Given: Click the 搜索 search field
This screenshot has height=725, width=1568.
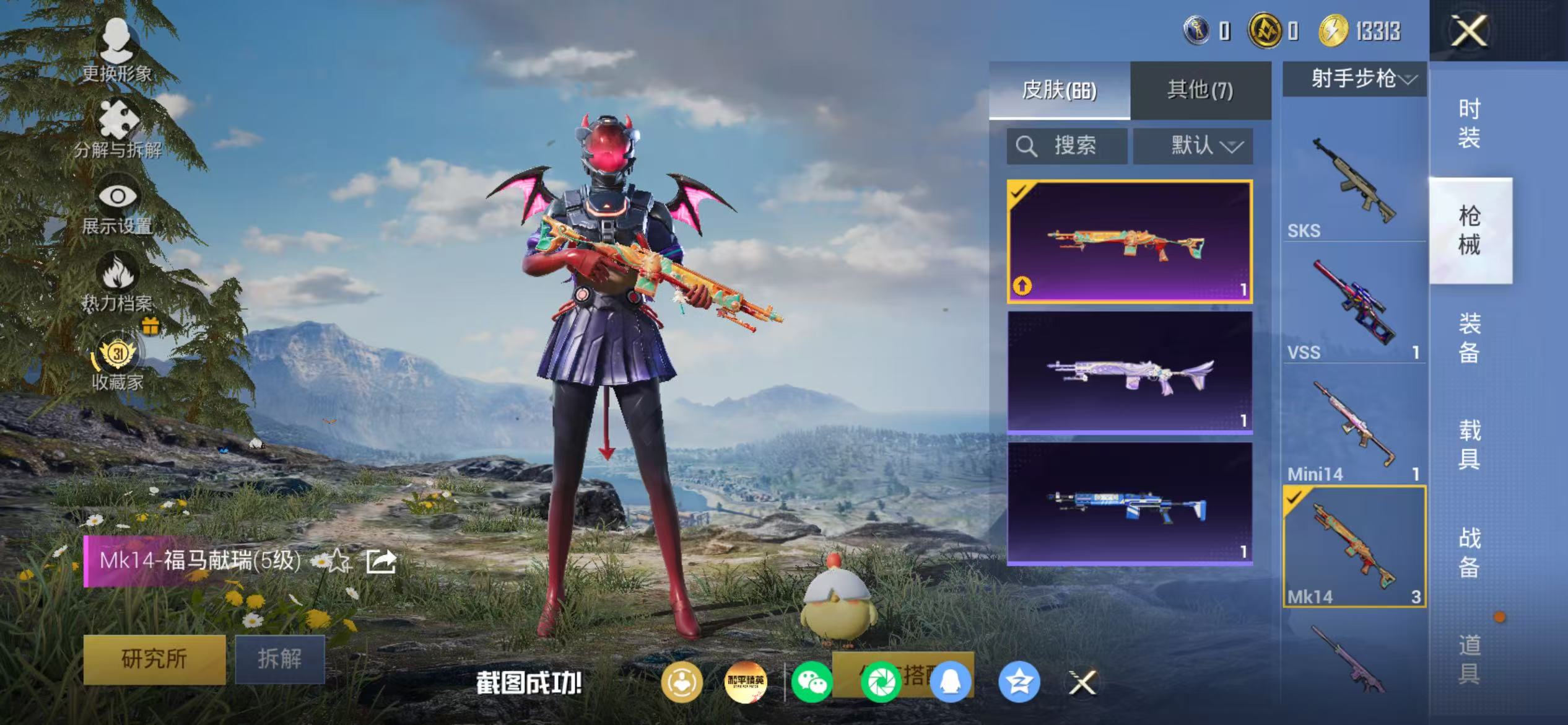Looking at the screenshot, I should click(1066, 146).
